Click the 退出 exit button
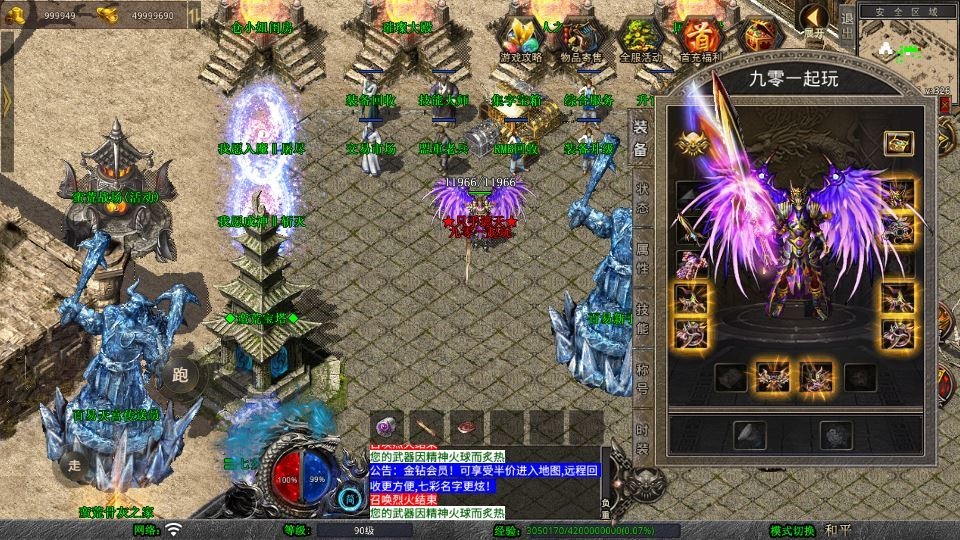 point(847,28)
